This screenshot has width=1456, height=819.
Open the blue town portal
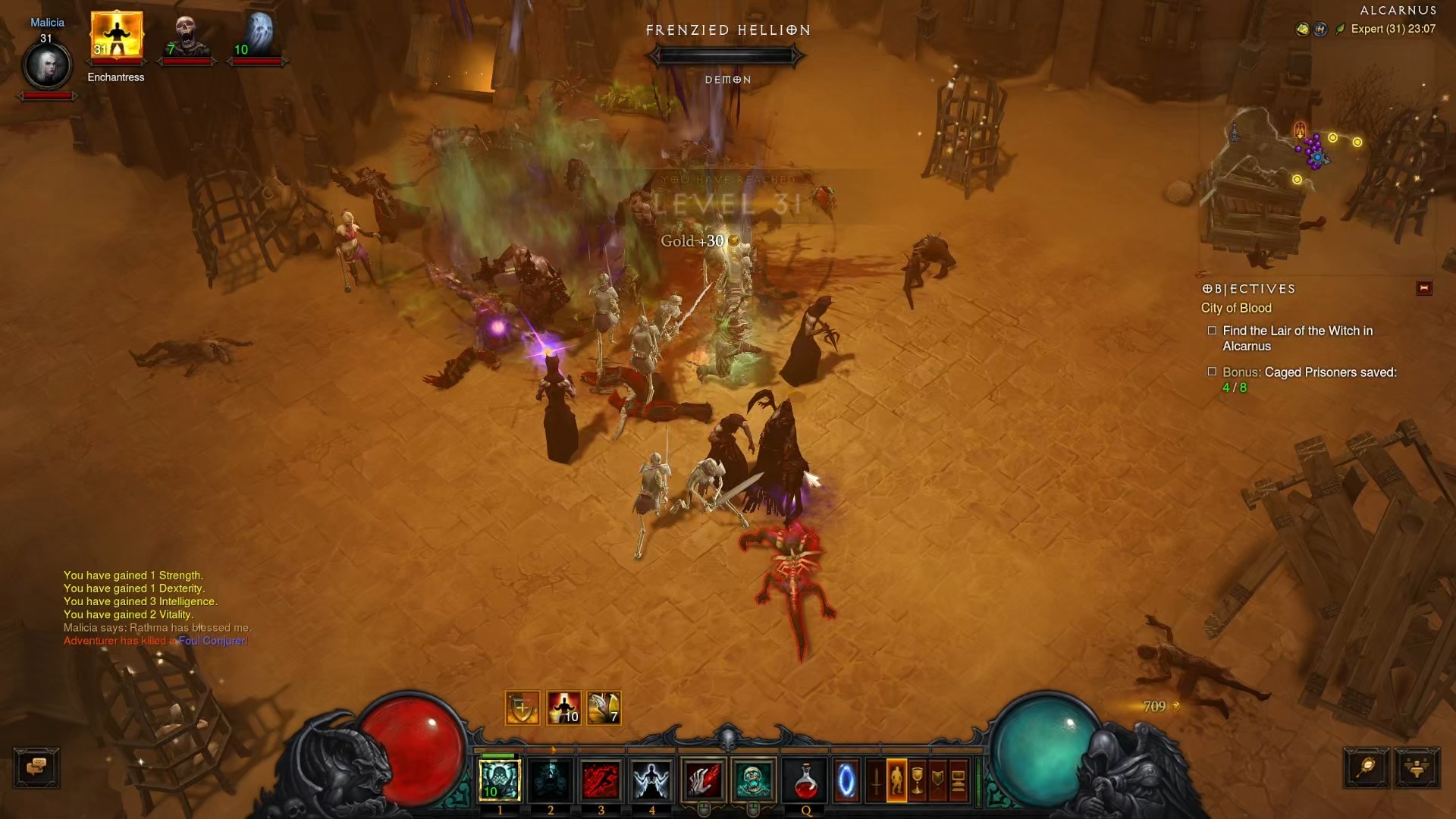(x=846, y=780)
